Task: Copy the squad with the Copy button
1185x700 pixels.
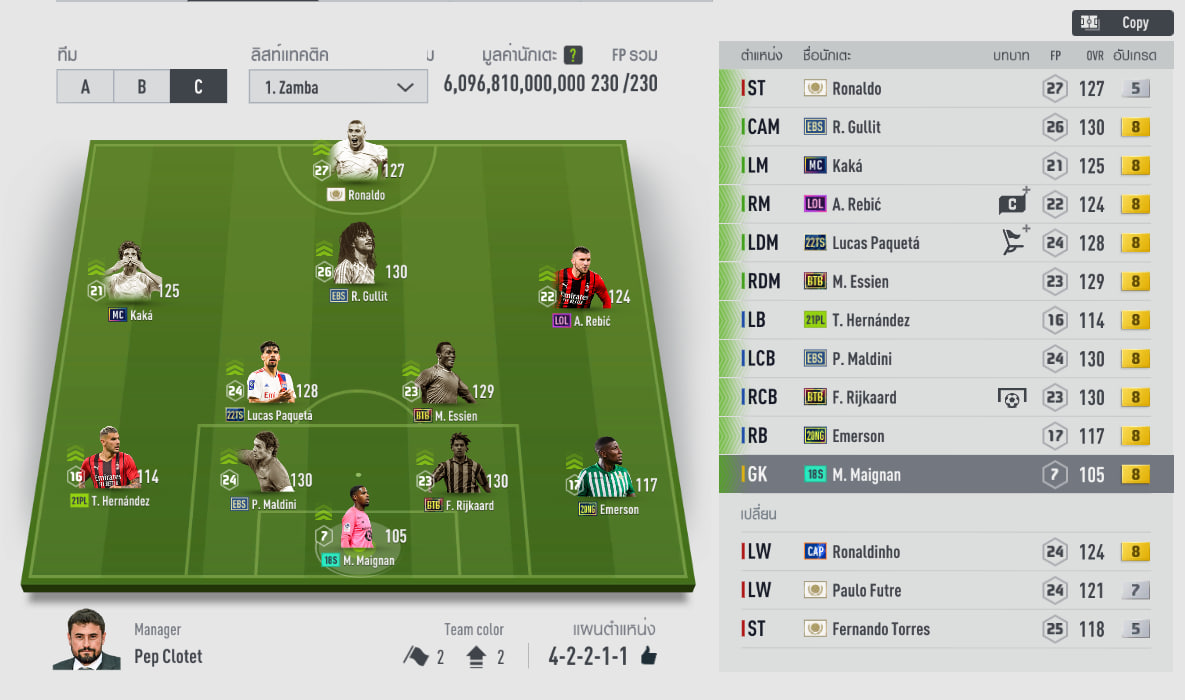Action: pos(1122,23)
